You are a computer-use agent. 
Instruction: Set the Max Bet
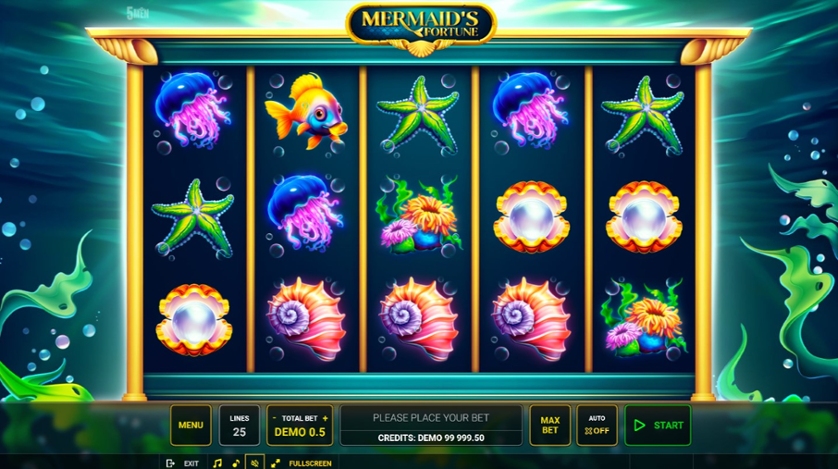550,425
